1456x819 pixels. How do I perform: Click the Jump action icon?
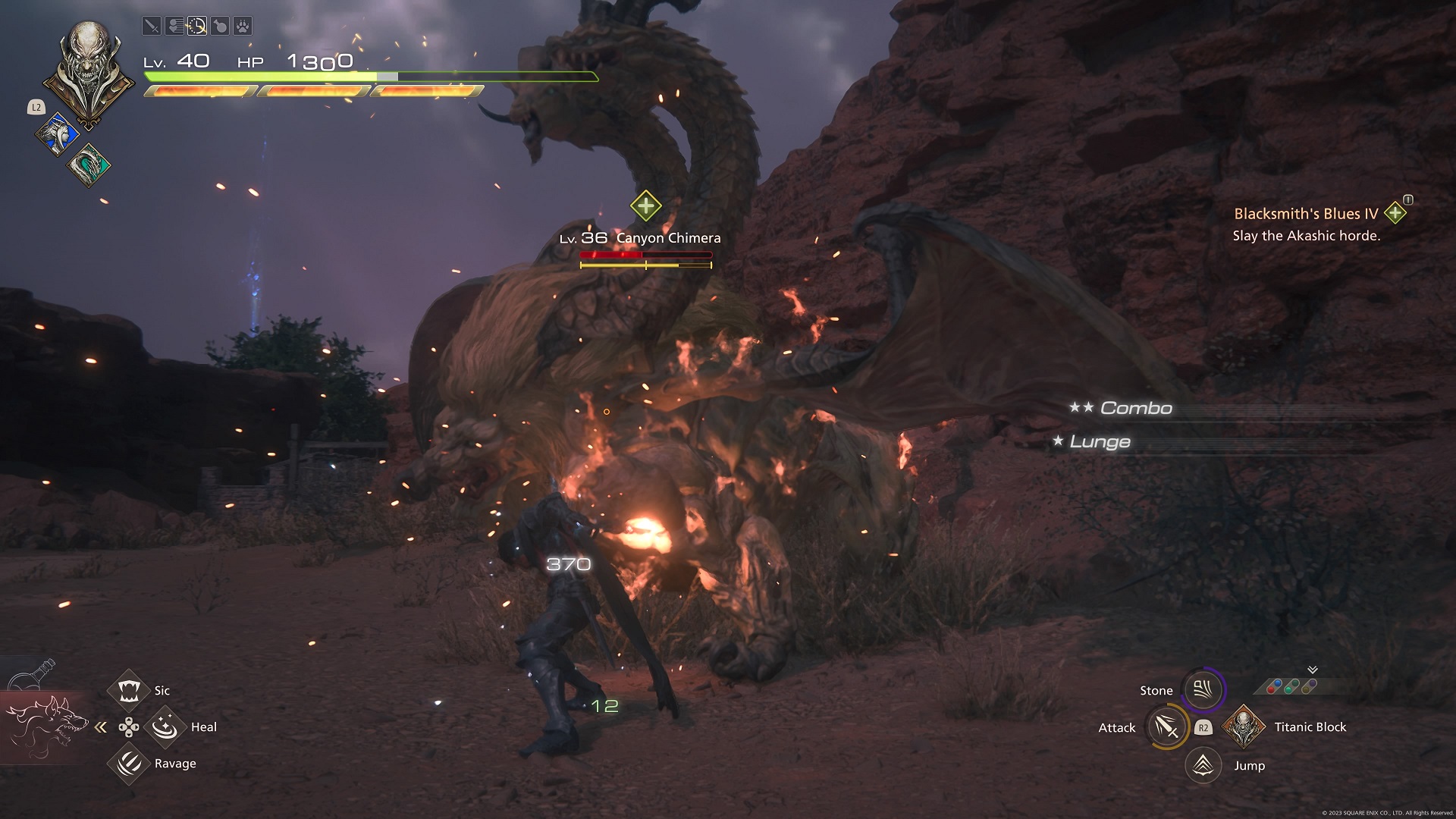(x=1203, y=765)
